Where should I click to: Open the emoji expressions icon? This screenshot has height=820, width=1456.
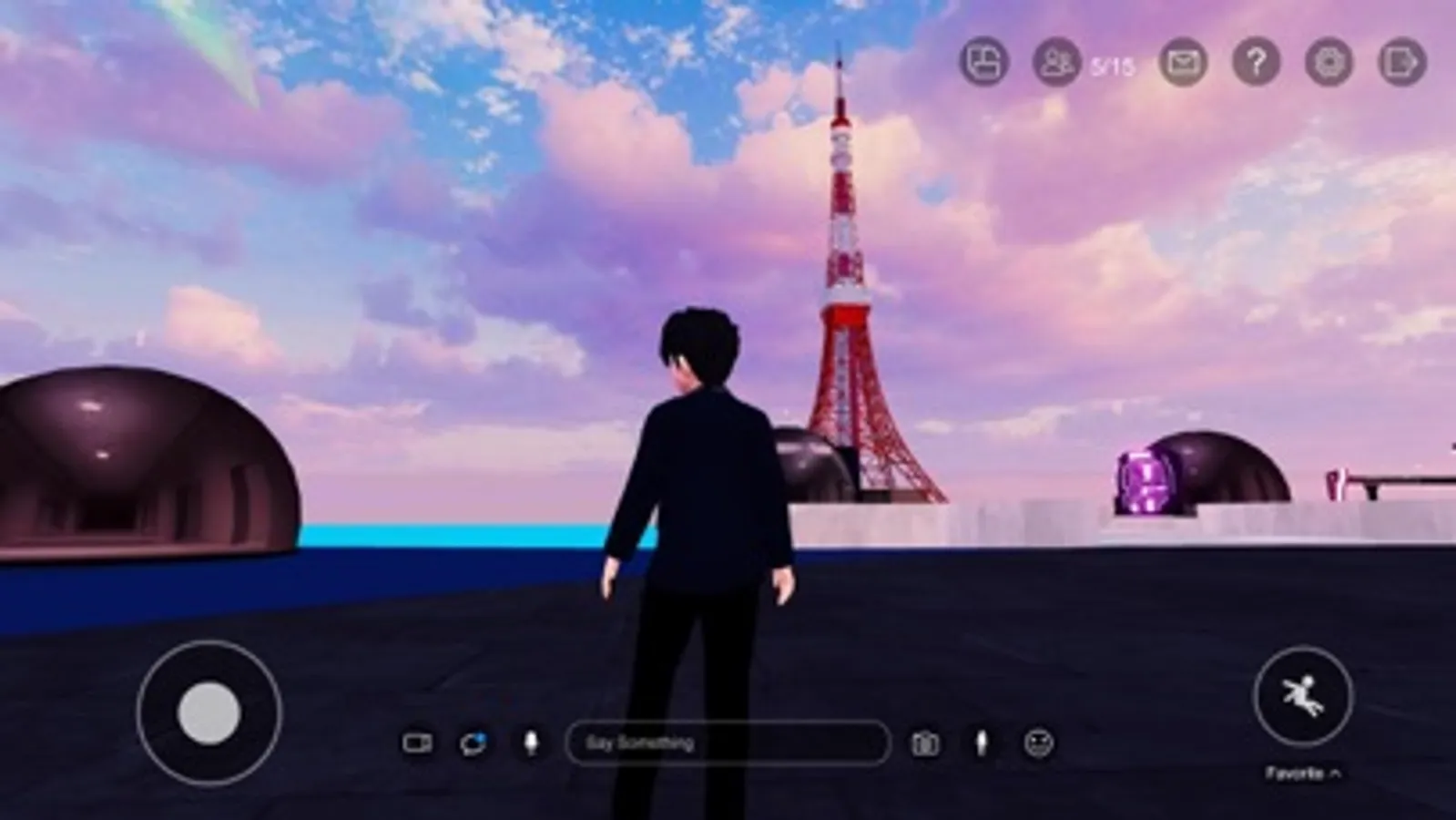click(1038, 743)
